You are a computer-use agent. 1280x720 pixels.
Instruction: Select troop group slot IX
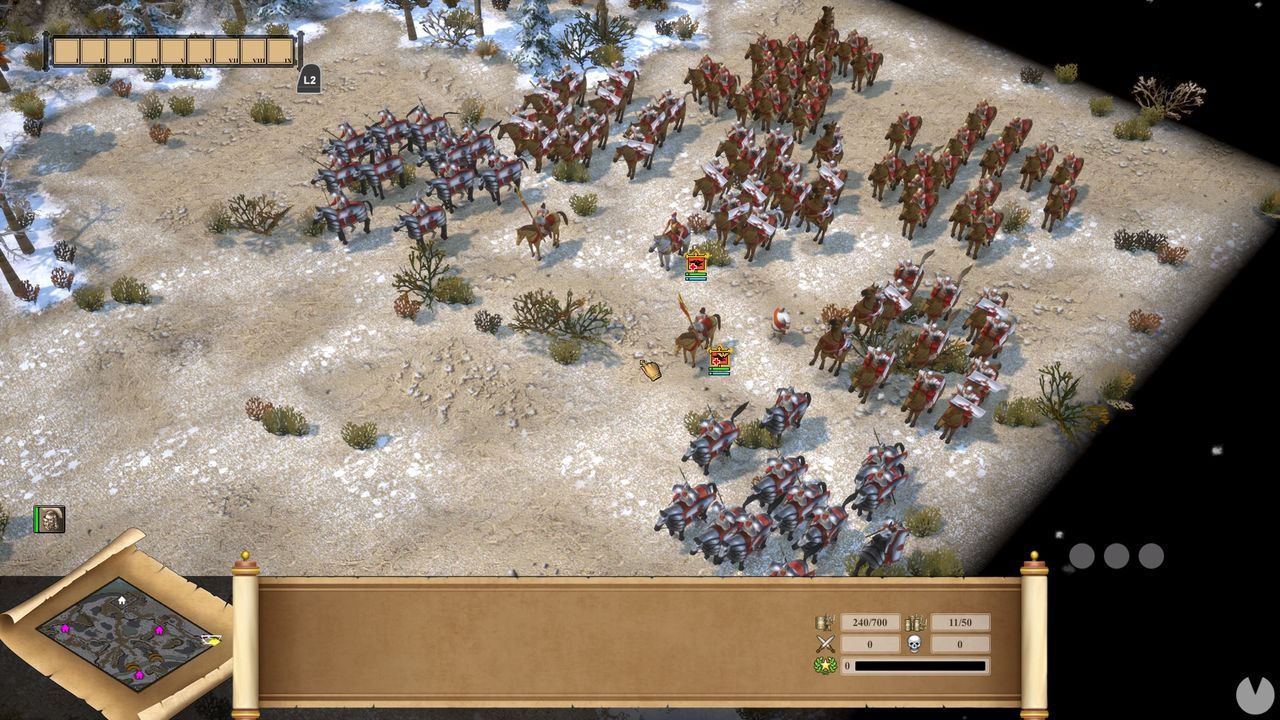pos(282,50)
